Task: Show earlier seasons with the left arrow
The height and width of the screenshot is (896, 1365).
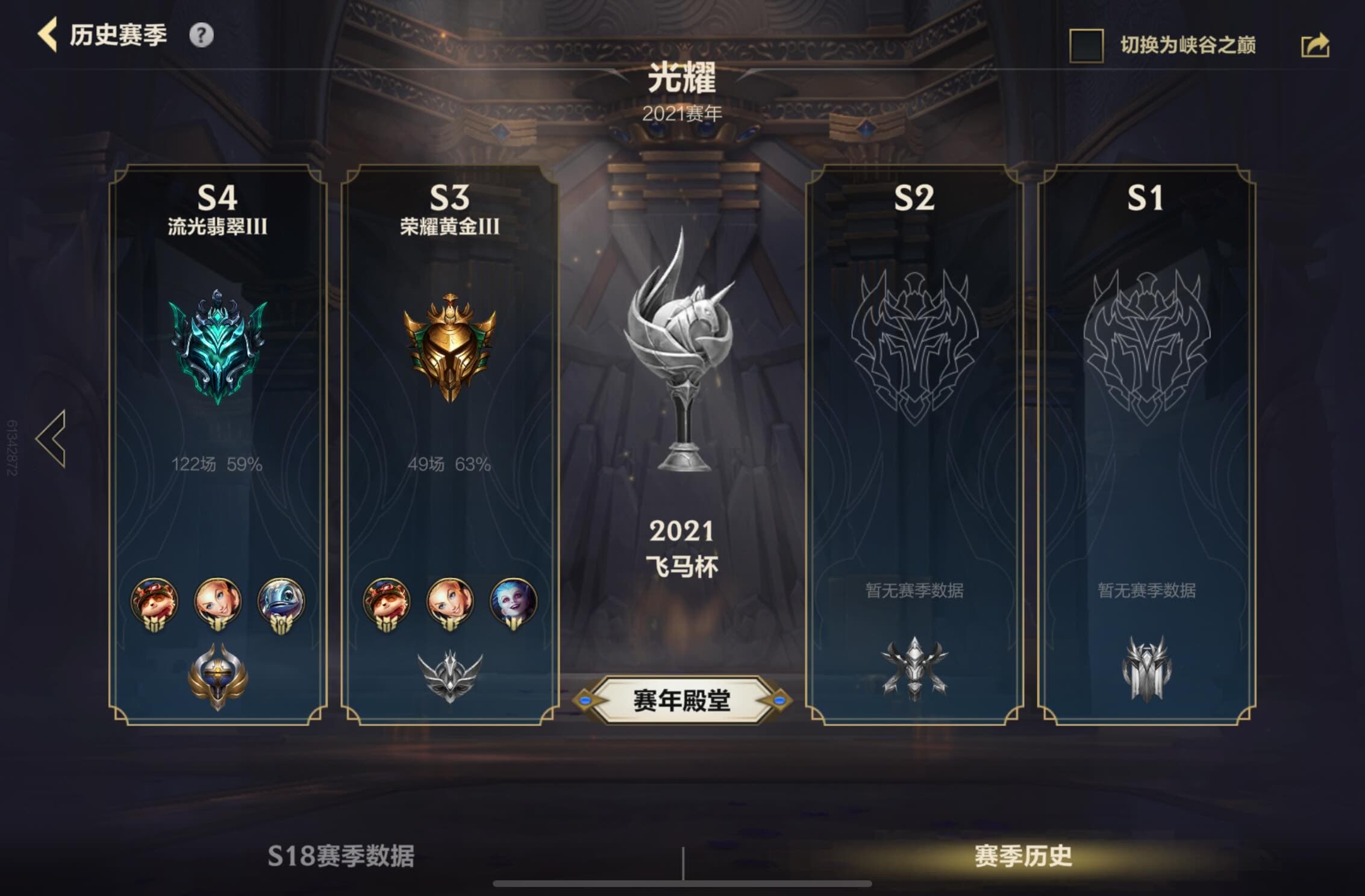Action: (x=51, y=439)
